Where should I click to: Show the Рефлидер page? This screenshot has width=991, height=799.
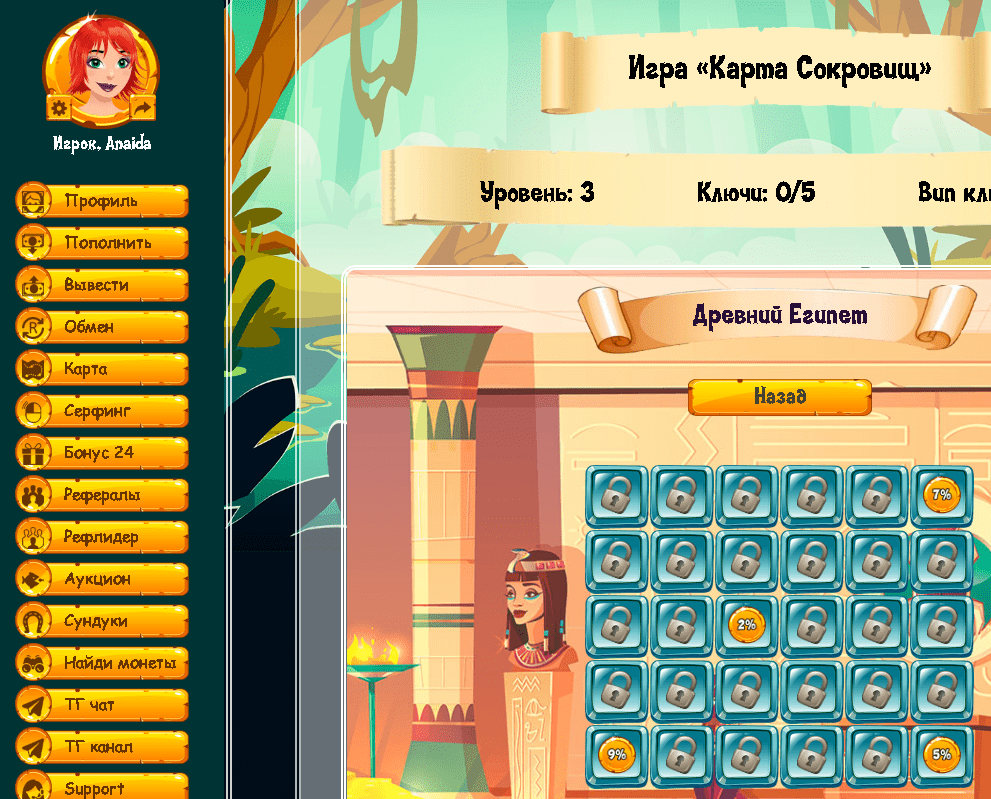[102, 537]
